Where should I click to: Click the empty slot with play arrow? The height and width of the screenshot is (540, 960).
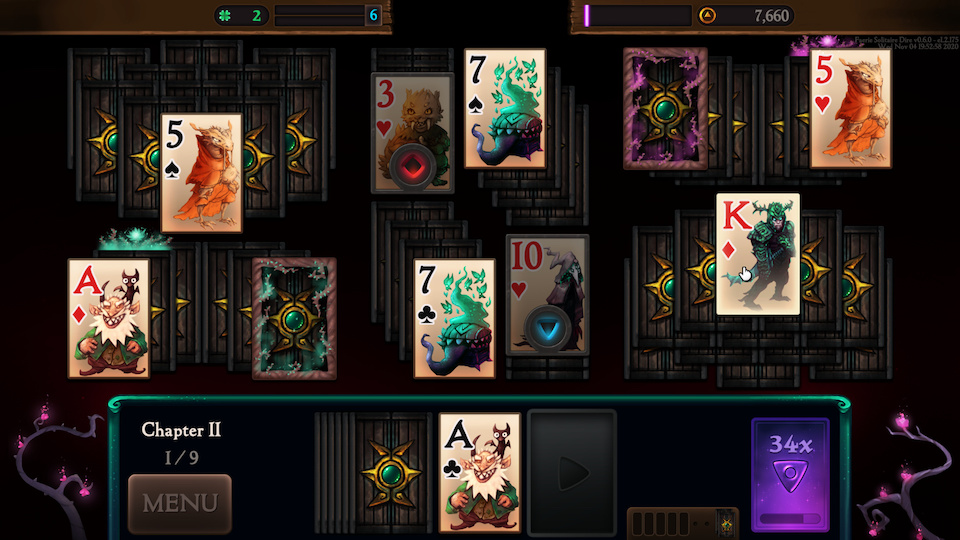[x=572, y=470]
